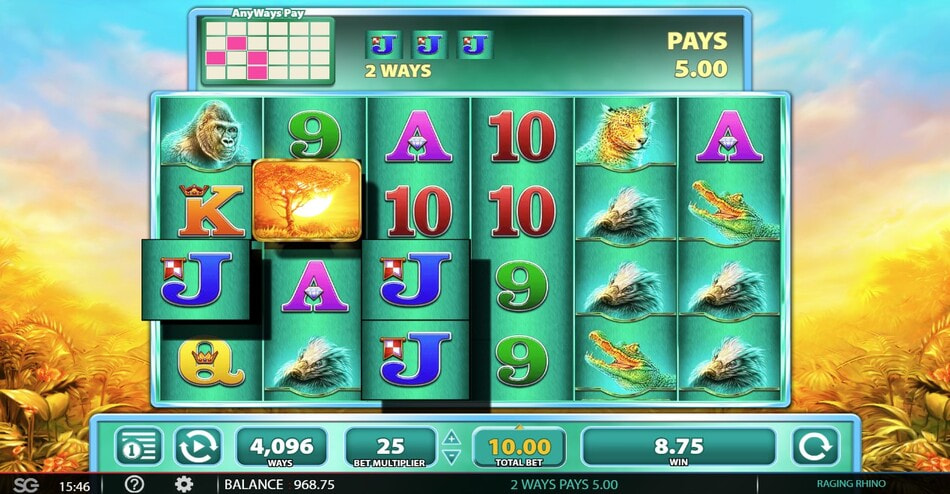
Task: Open the paytable info button
Action: tap(139, 446)
